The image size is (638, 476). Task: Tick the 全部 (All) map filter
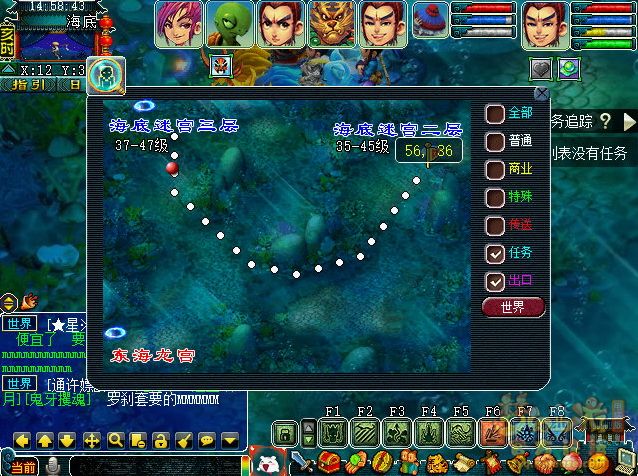(x=495, y=113)
